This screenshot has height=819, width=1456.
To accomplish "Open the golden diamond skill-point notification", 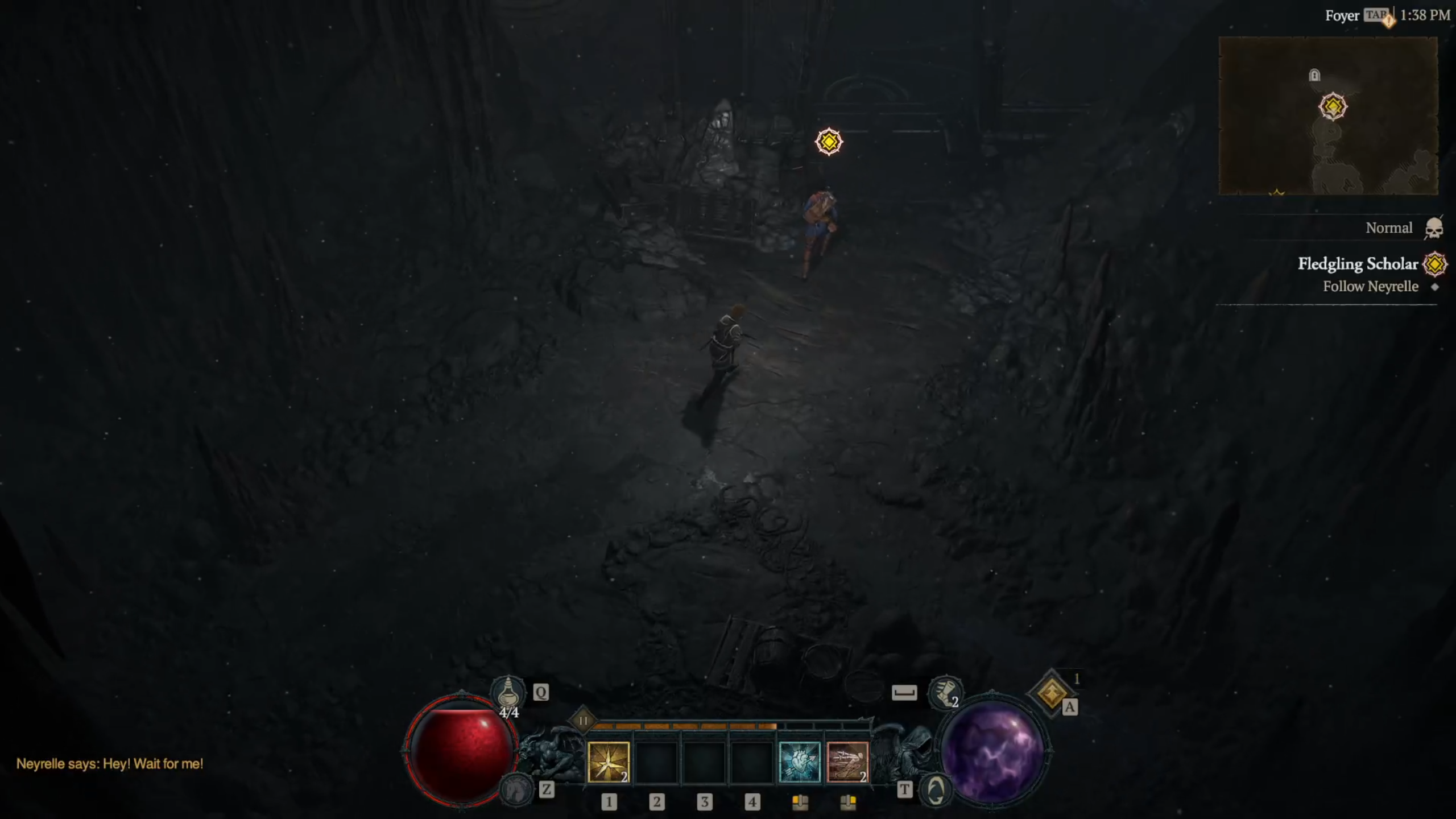I will [1051, 693].
